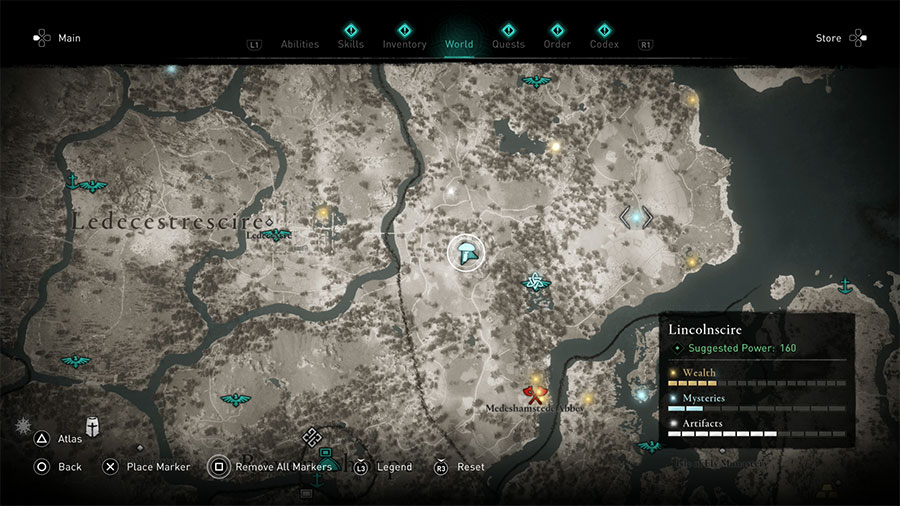
Task: Show the Codex tab
Action: point(604,44)
